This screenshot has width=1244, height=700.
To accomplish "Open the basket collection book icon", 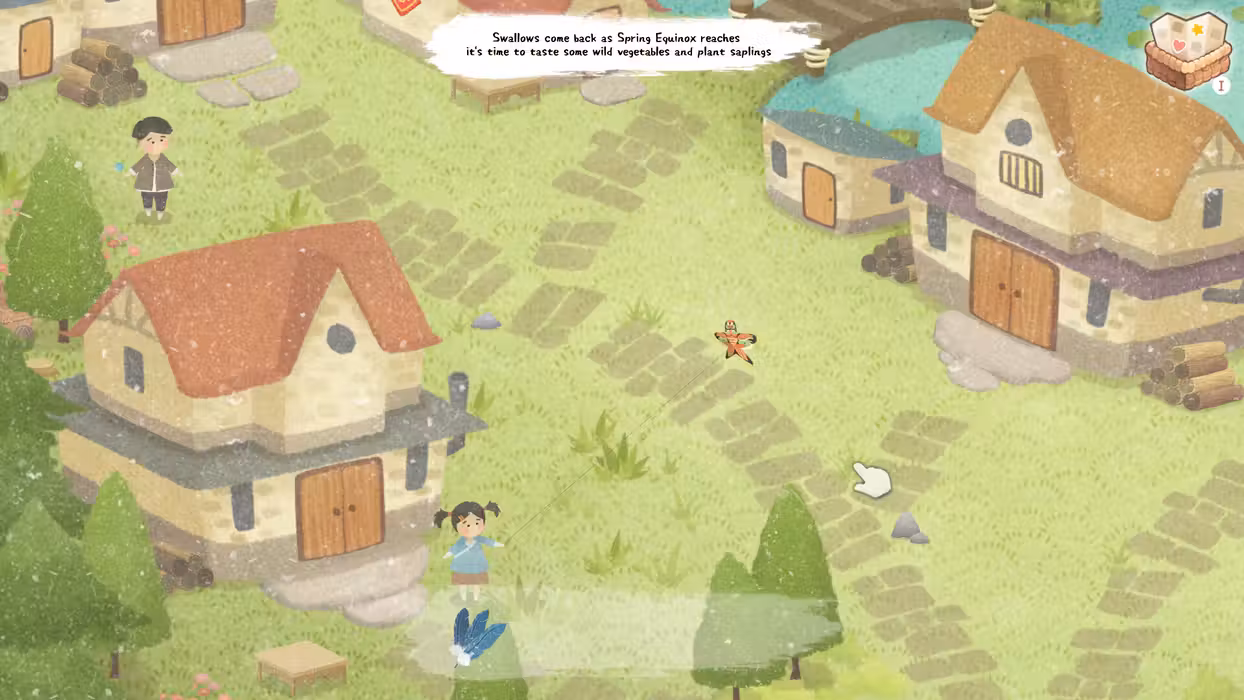I will 1188,50.
